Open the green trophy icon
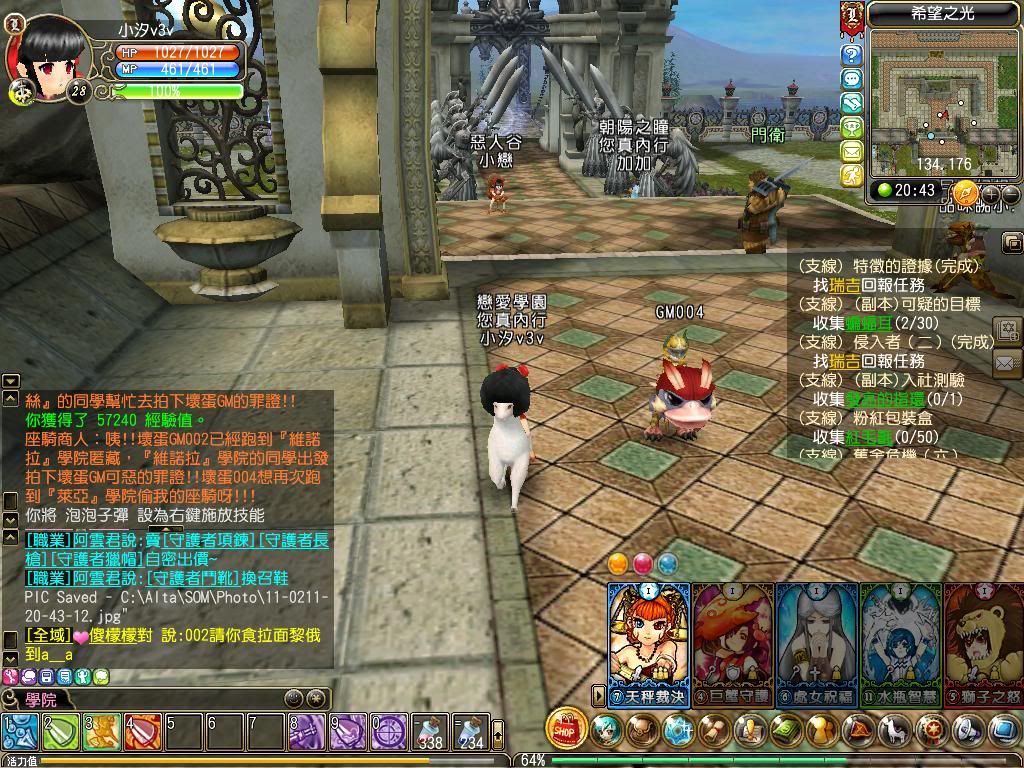 851,127
